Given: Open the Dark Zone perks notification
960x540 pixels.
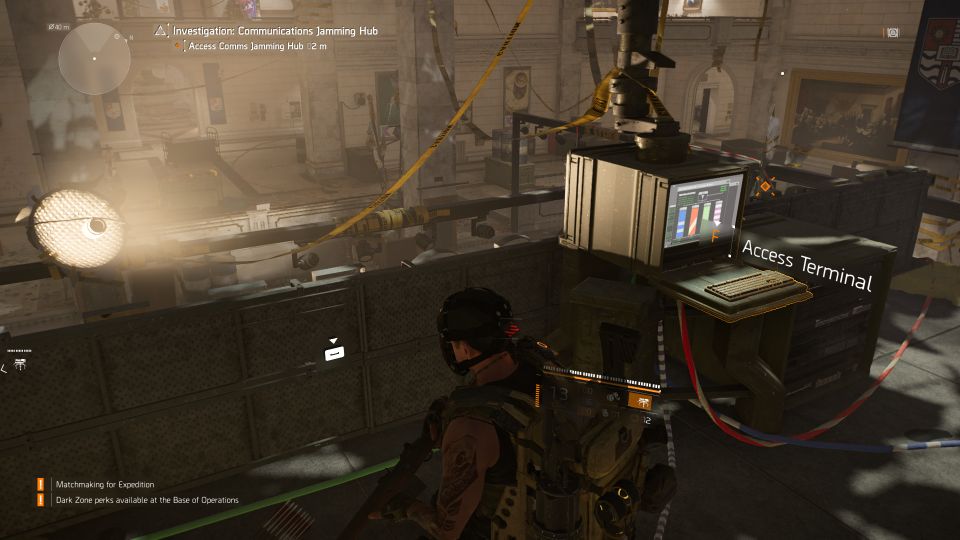Looking at the screenshot, I should 147,500.
